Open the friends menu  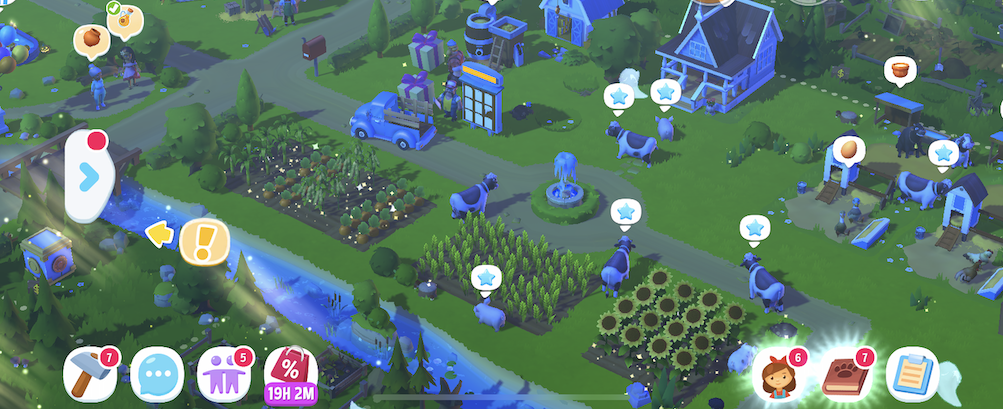pos(222,373)
